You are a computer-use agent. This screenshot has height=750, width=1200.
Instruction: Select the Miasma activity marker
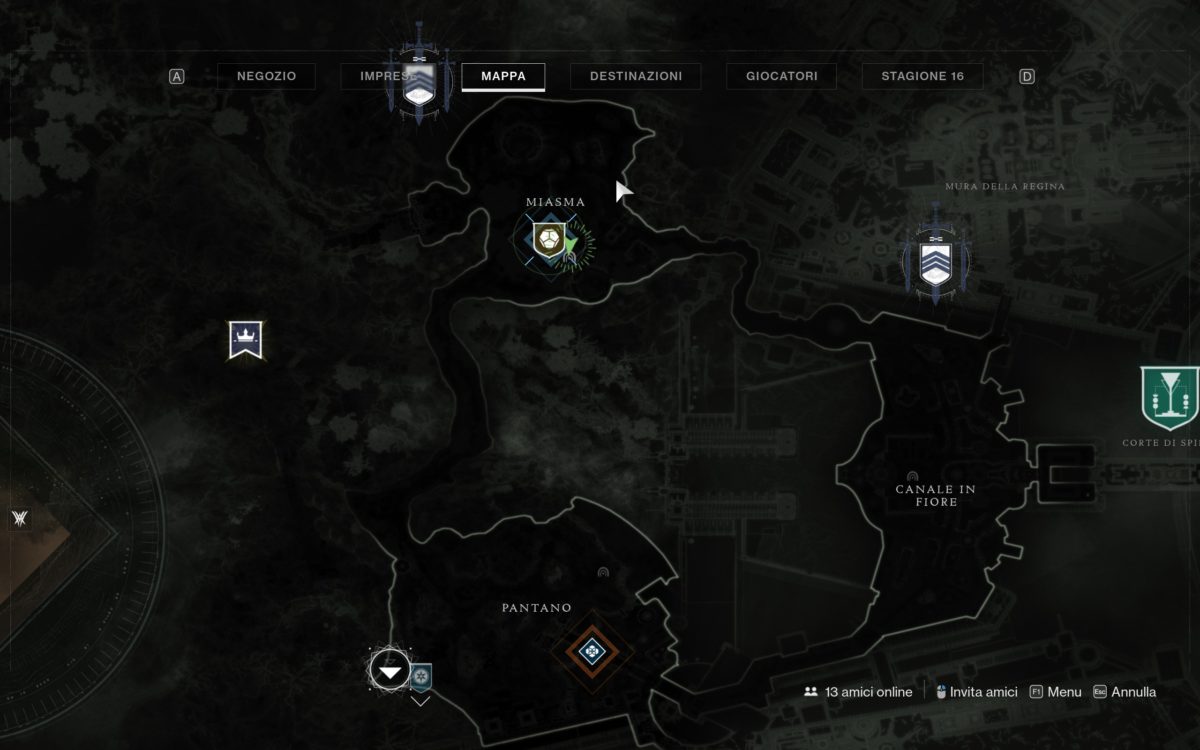click(x=548, y=240)
